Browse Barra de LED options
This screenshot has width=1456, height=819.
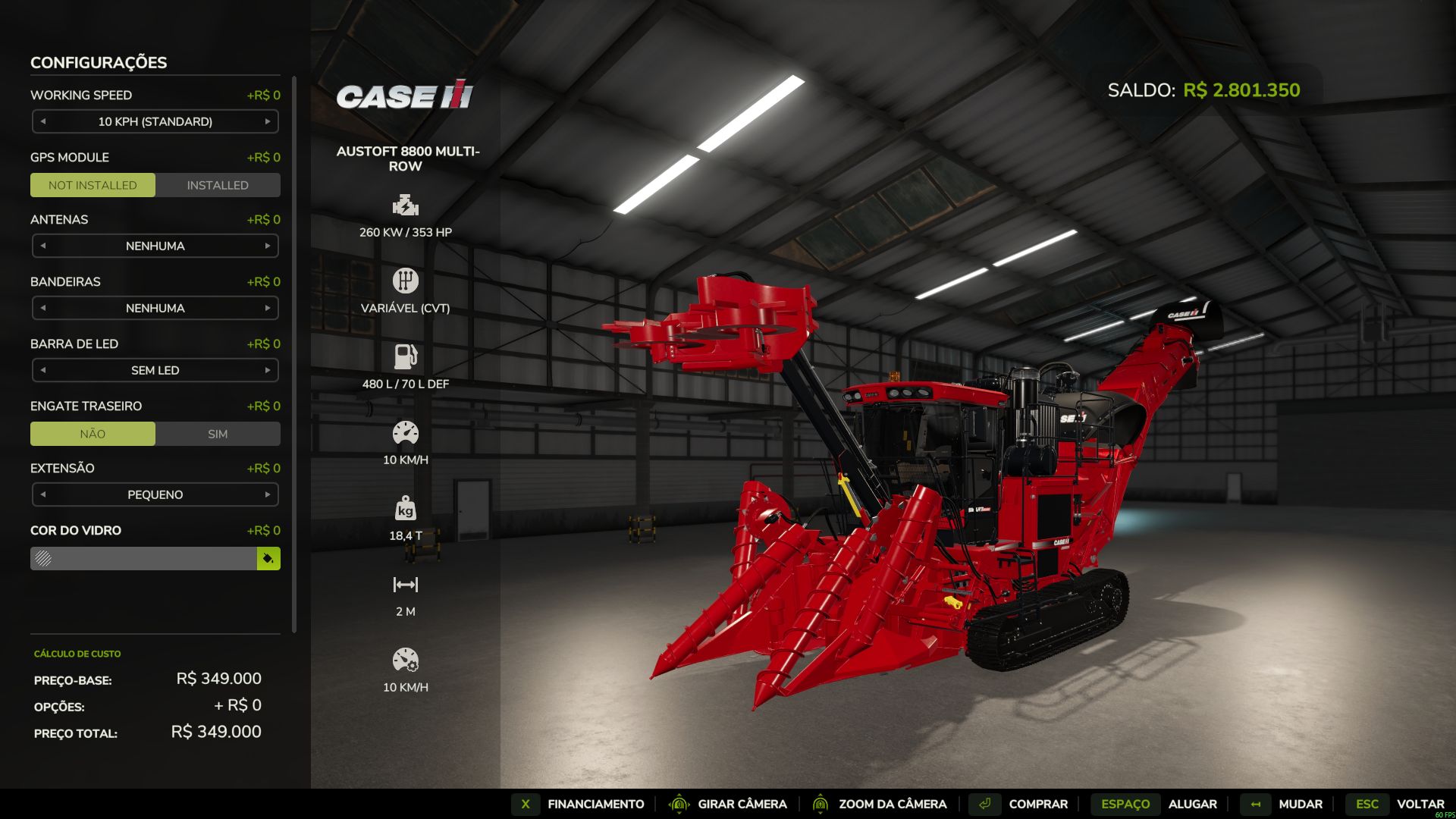pyautogui.click(x=268, y=370)
